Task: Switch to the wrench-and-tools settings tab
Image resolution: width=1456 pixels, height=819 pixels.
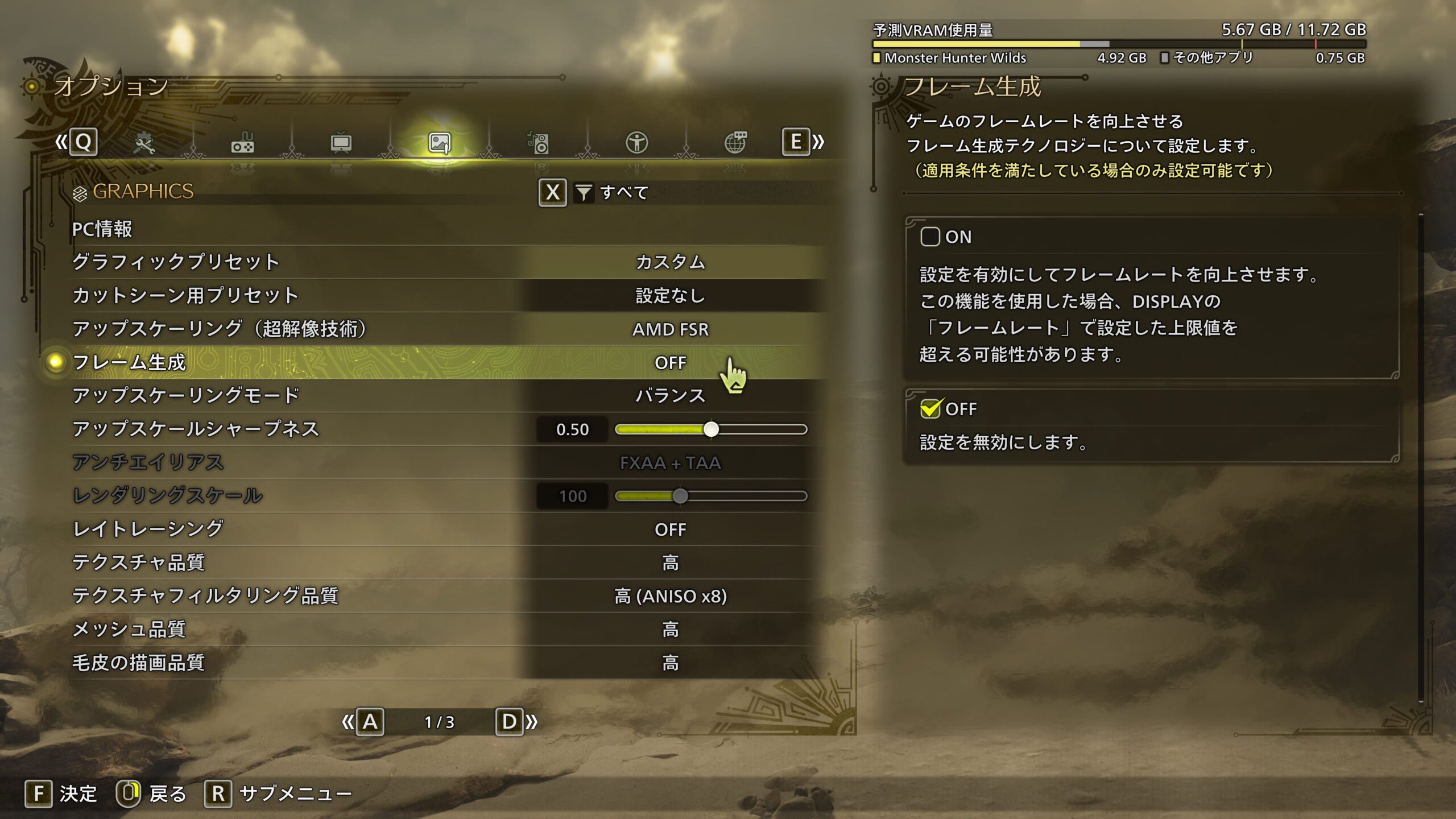Action: click(x=144, y=143)
